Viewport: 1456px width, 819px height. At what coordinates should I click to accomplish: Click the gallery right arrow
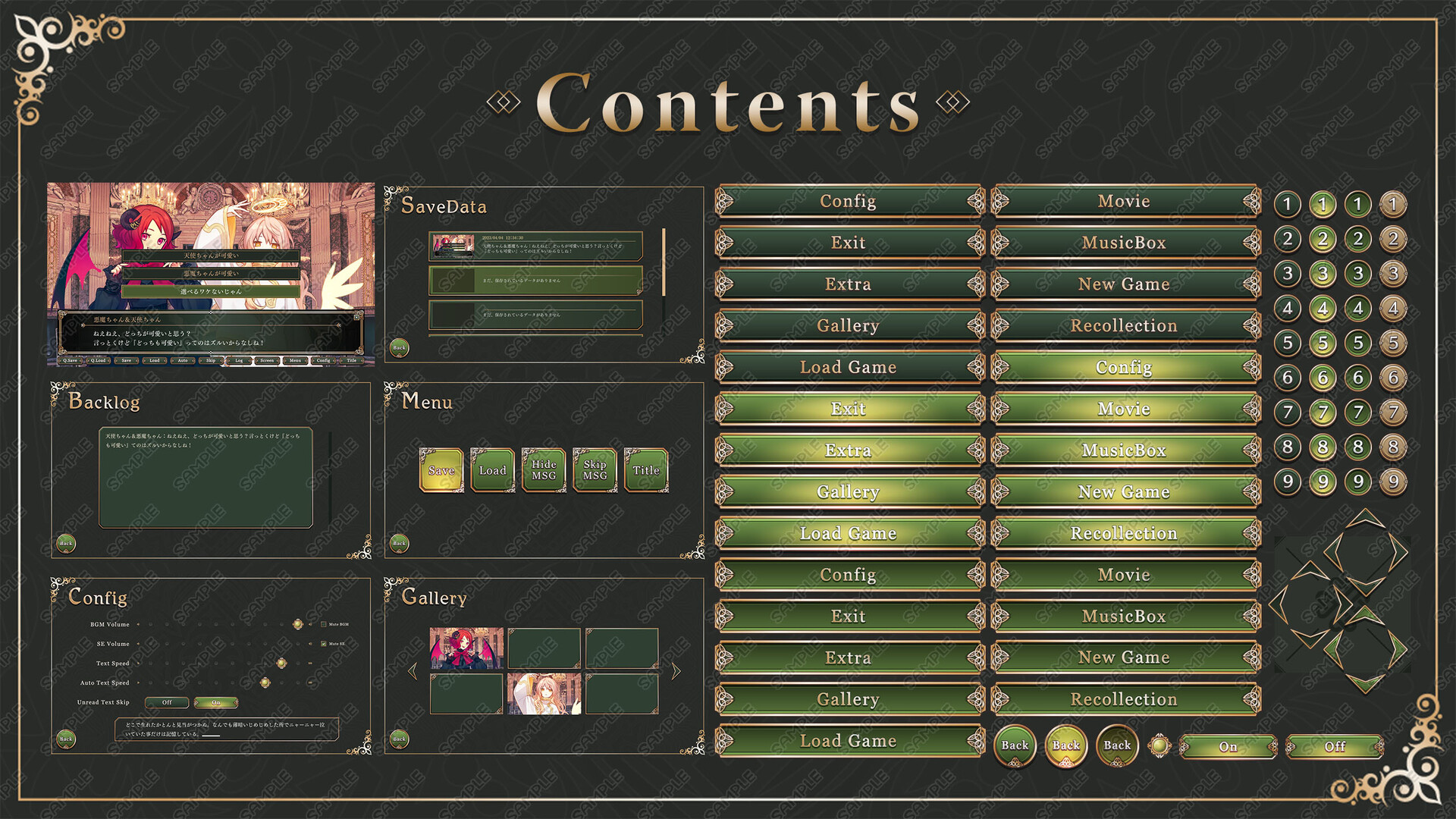(x=675, y=670)
